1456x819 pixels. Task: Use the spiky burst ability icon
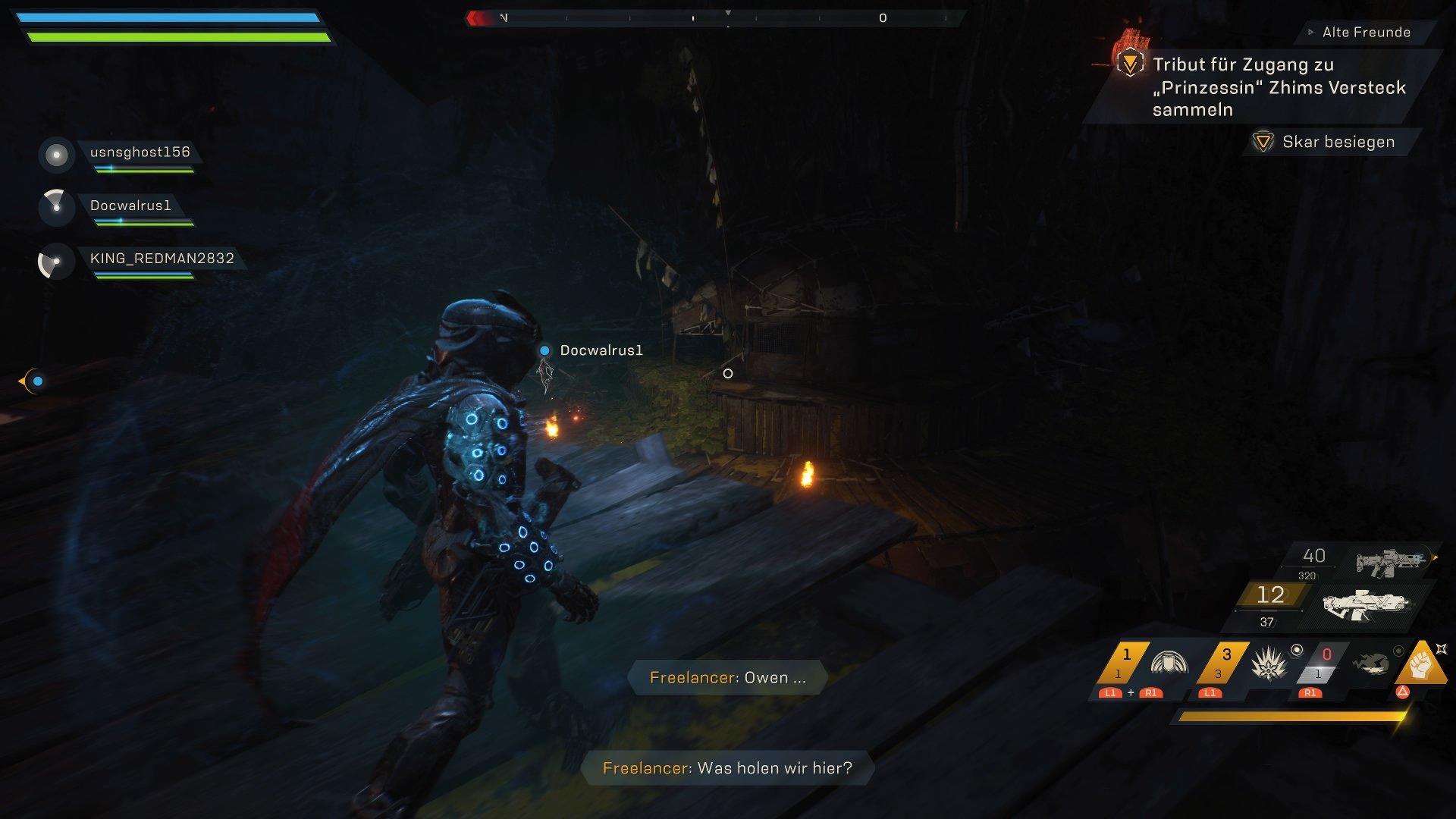tap(1269, 664)
